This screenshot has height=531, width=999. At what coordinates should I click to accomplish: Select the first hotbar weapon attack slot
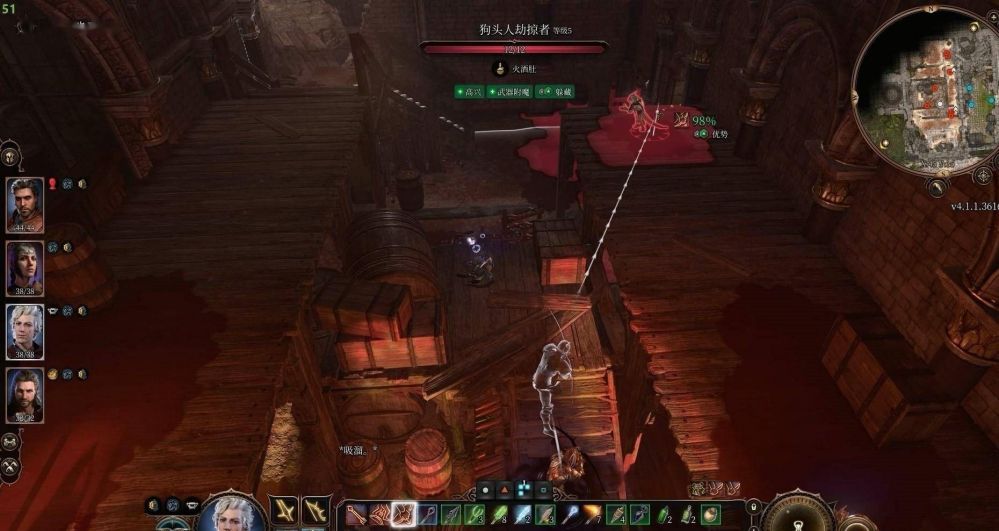pos(357,514)
